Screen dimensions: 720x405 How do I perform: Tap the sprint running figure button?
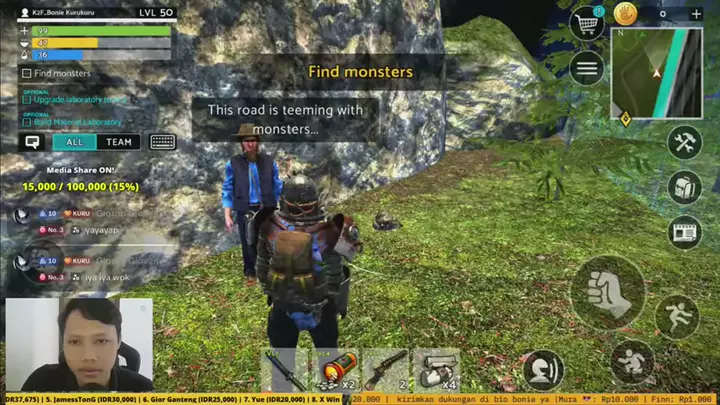[x=677, y=316]
